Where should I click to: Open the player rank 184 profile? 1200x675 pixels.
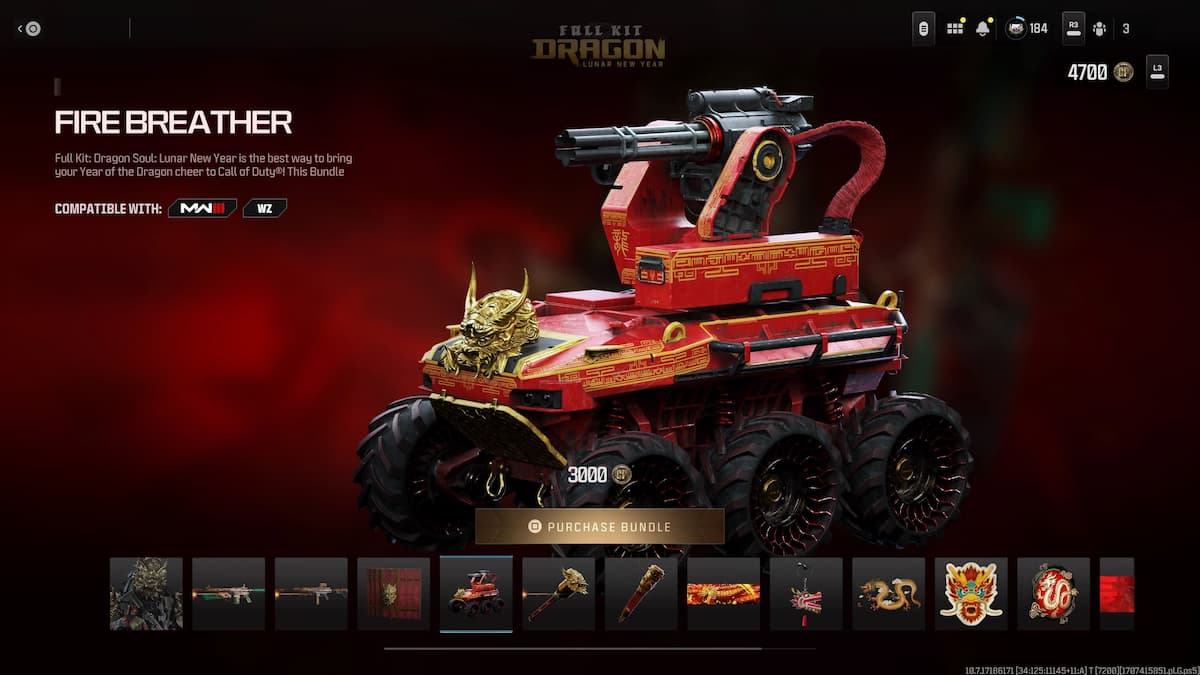pos(1027,28)
